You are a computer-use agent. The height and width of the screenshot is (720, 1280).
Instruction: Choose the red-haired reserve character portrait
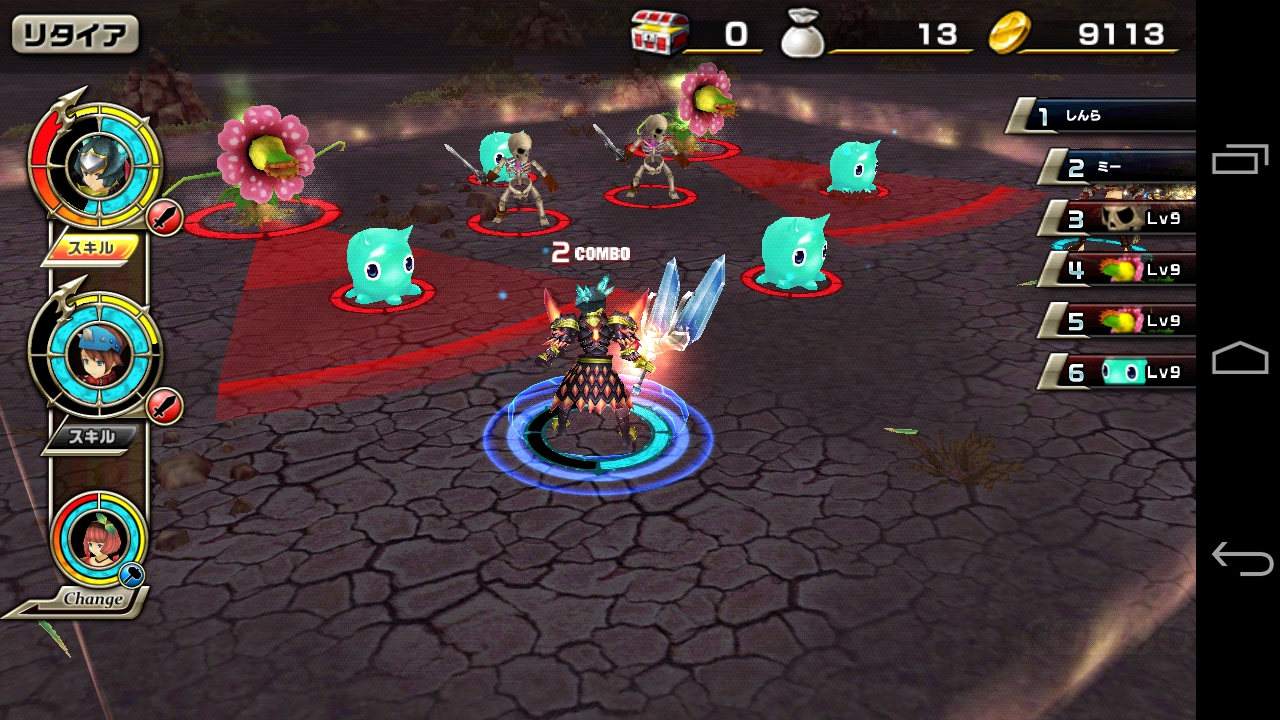99,537
